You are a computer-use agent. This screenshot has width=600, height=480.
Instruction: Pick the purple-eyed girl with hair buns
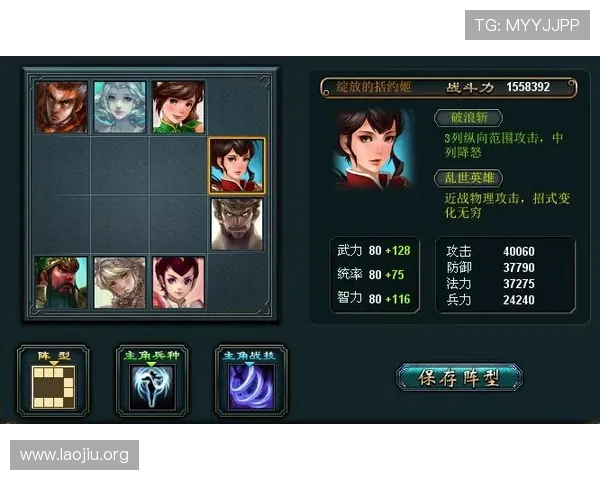(x=178, y=282)
